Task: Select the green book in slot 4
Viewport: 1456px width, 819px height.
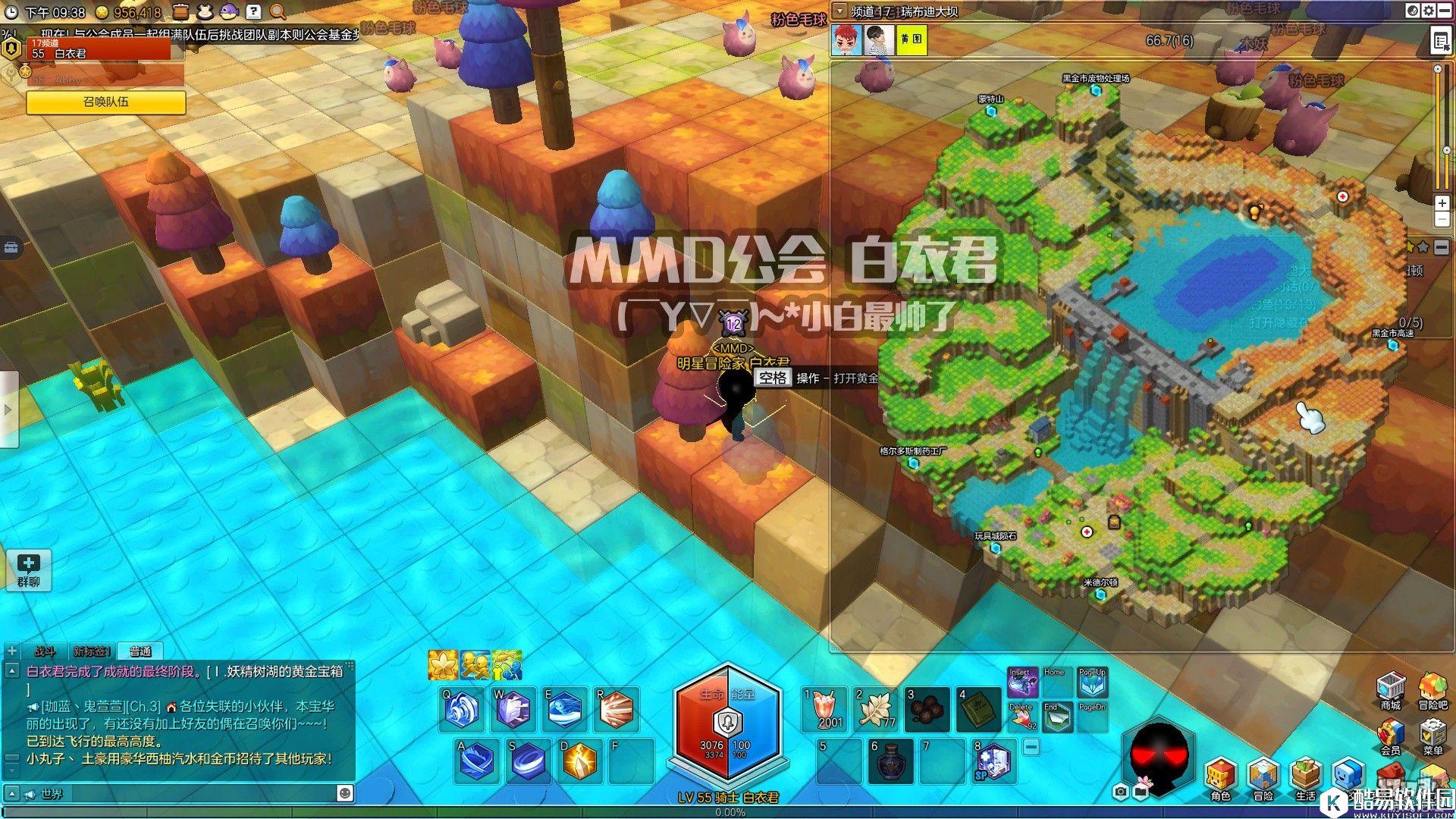Action: (978, 709)
